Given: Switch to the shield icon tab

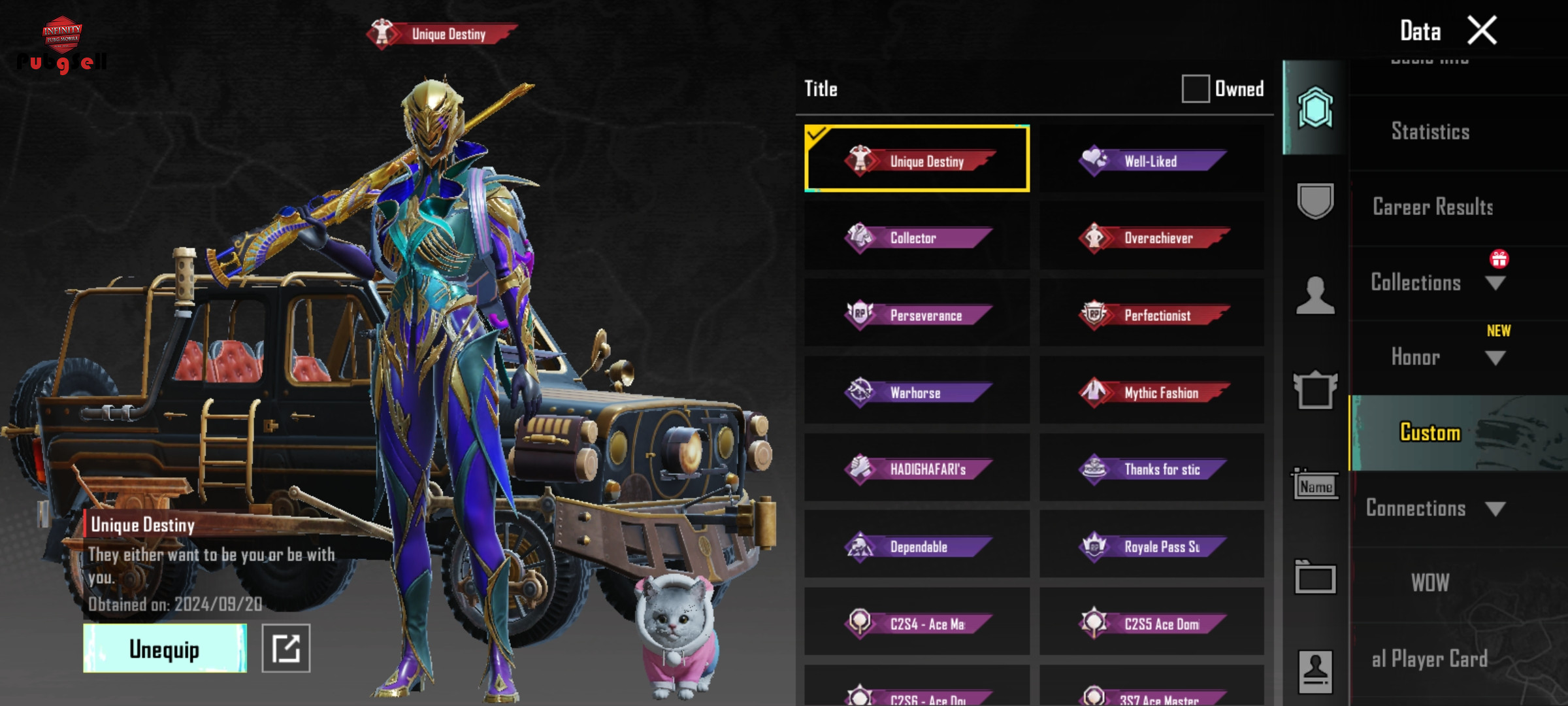Looking at the screenshot, I should (1315, 201).
